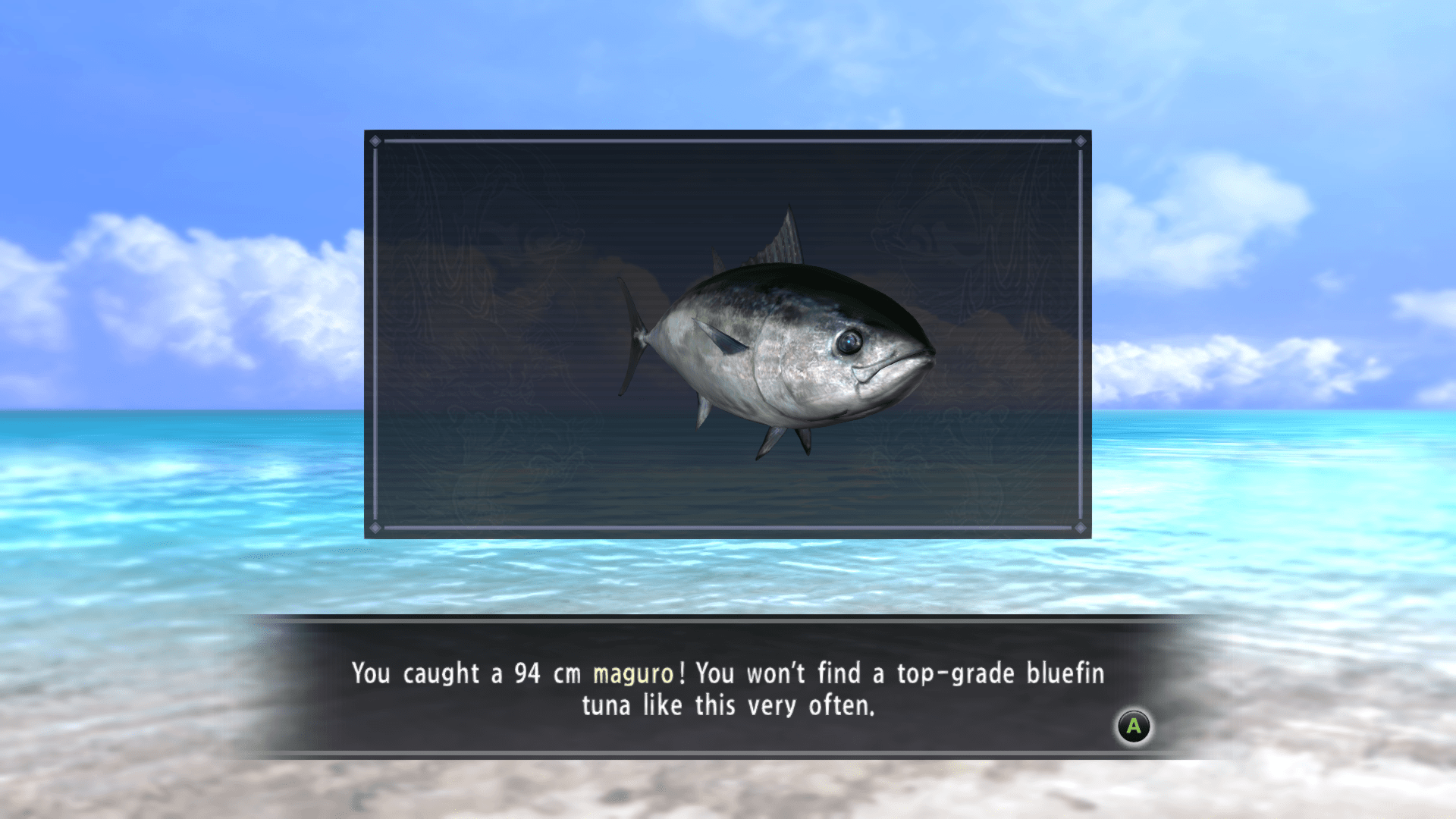1456x819 pixels.
Task: Click the shallow water below the dialog
Action: point(728,789)
